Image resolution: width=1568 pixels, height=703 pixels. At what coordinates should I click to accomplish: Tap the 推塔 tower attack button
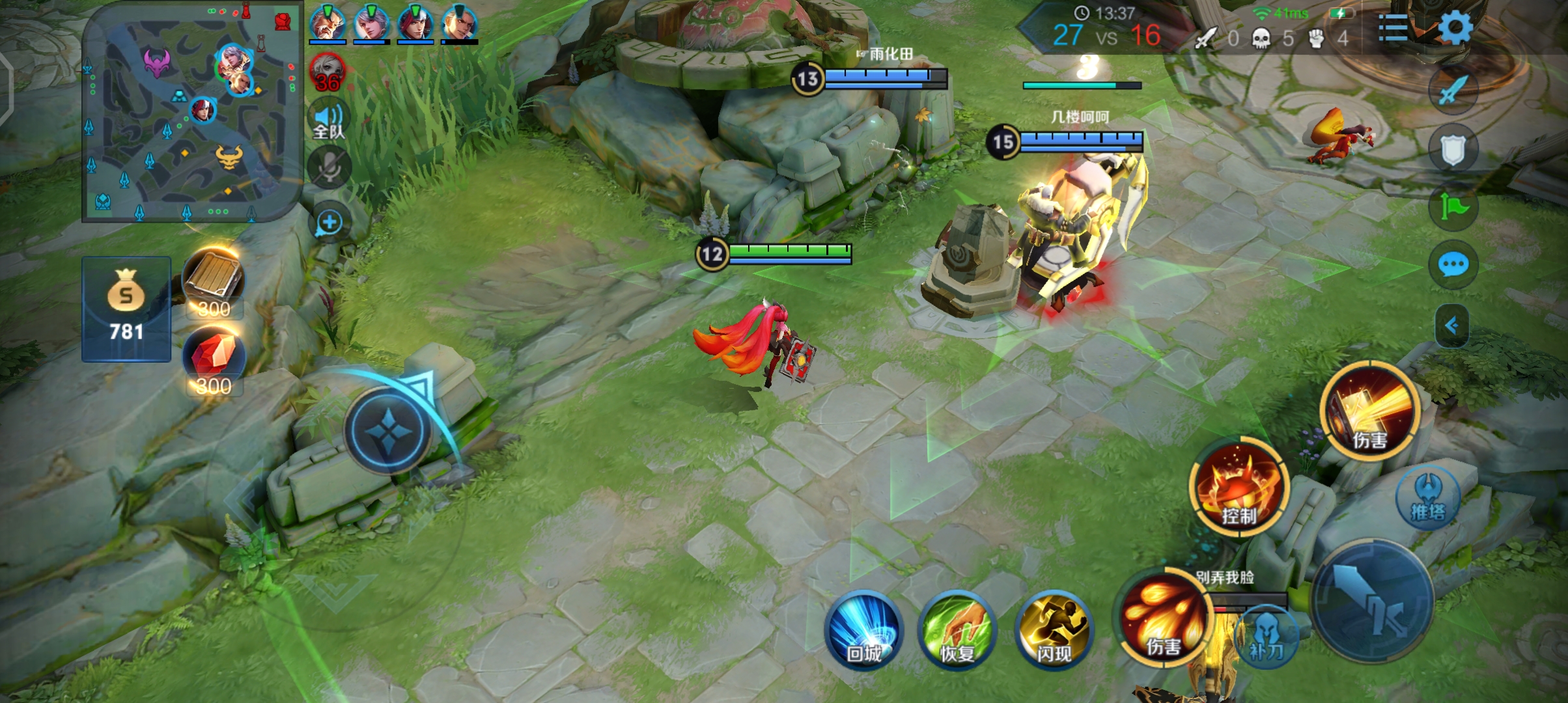point(1428,497)
